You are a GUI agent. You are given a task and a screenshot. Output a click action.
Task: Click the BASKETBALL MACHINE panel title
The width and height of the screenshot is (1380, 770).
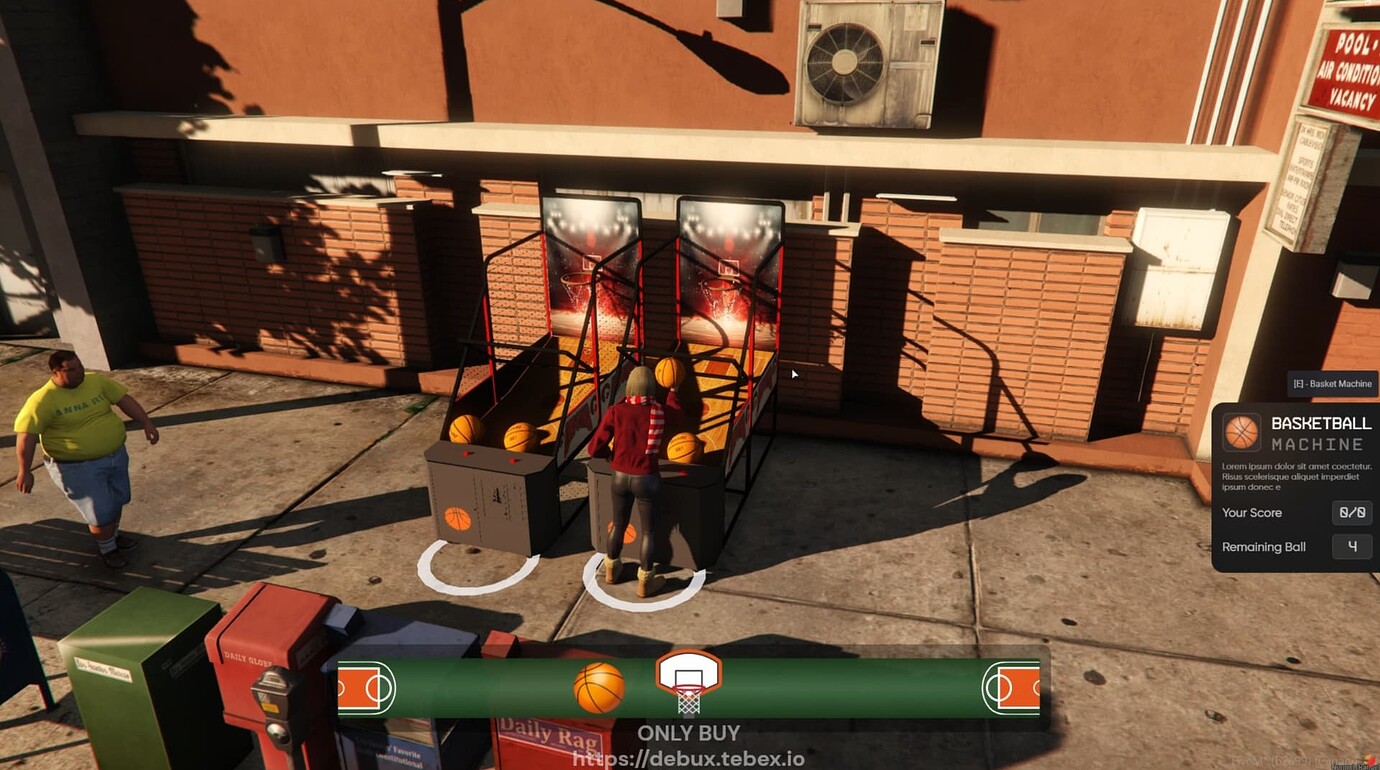(1318, 432)
